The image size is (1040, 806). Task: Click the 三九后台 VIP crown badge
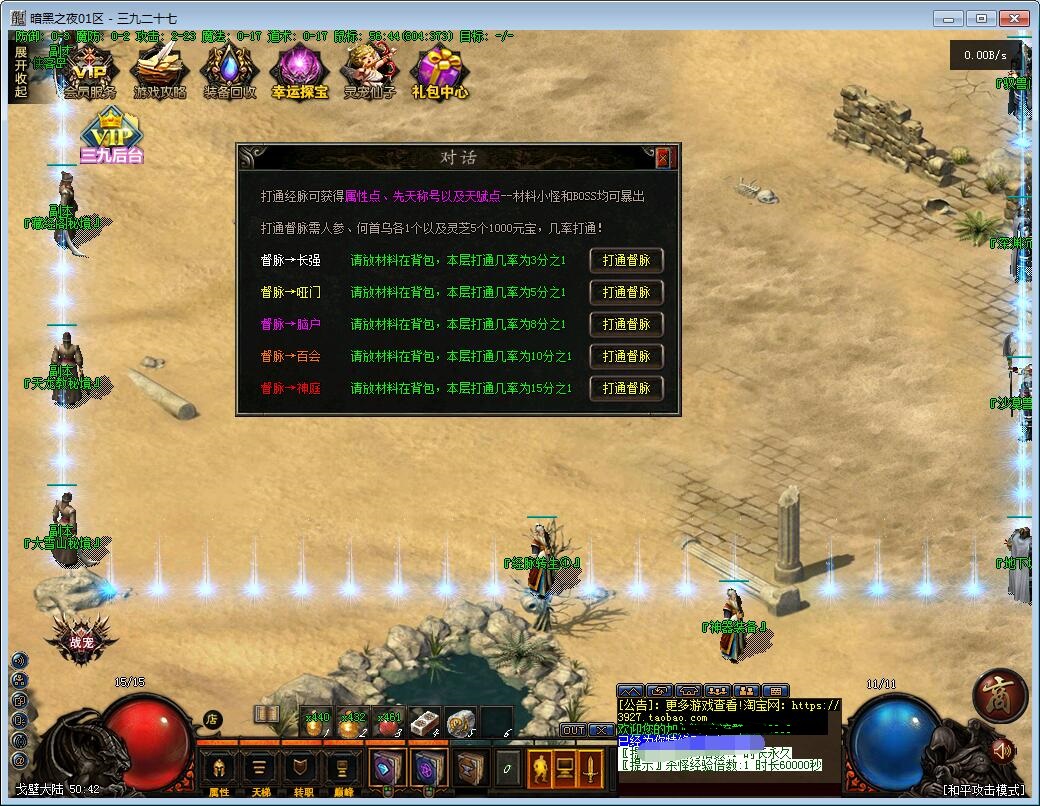(111, 138)
